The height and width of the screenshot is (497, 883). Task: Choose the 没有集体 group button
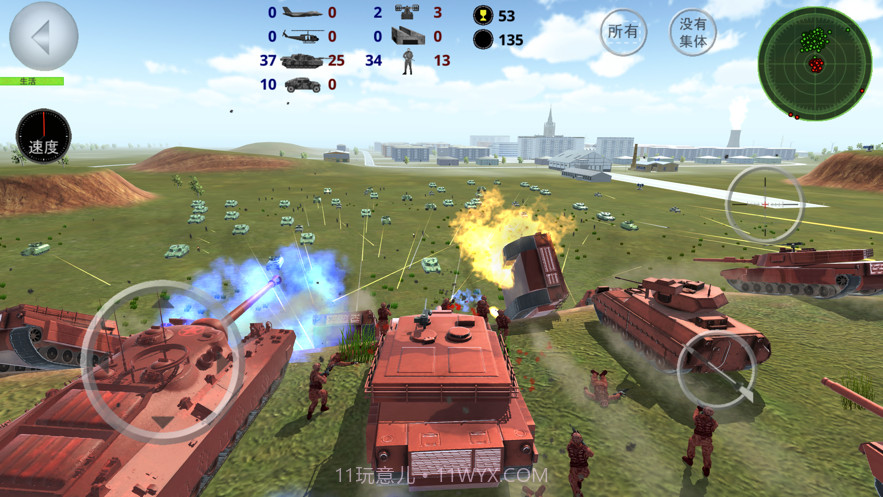693,33
